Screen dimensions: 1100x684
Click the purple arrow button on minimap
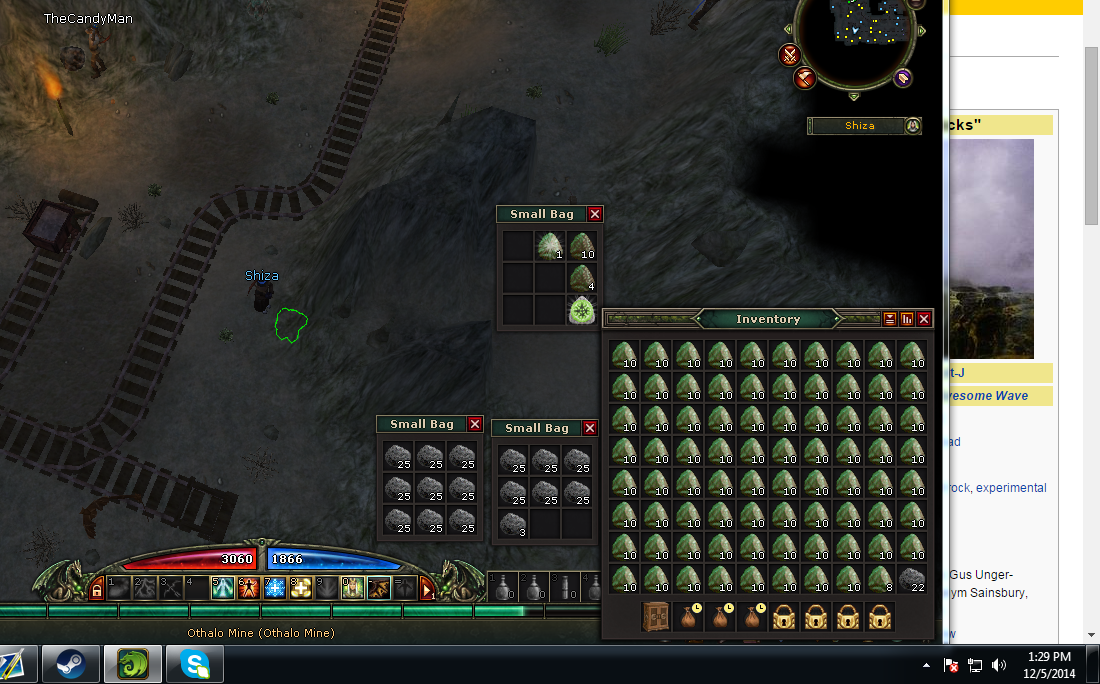[x=903, y=78]
